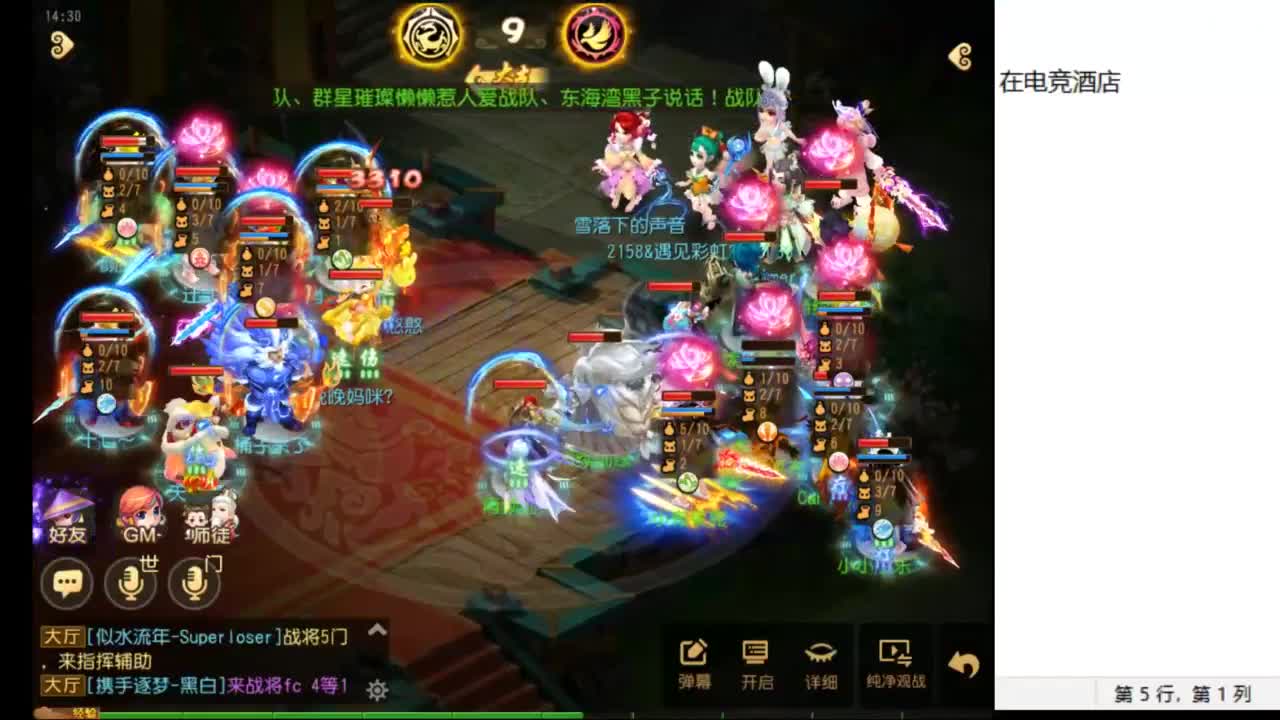This screenshot has height=720, width=1280.
Task: Open the 师徒 mentor panel
Action: [210, 516]
